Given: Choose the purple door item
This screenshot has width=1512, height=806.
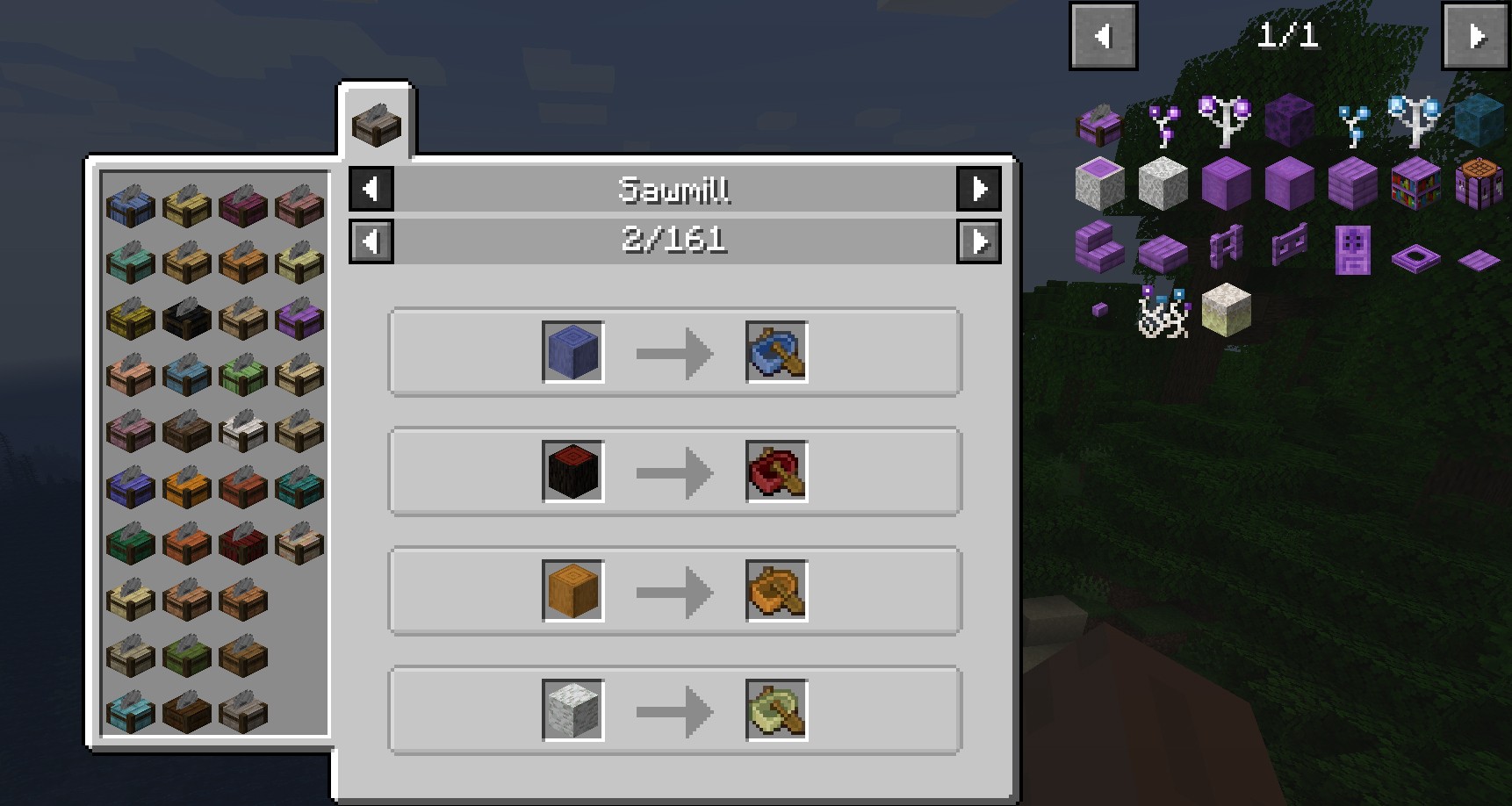Looking at the screenshot, I should coord(1352,248).
